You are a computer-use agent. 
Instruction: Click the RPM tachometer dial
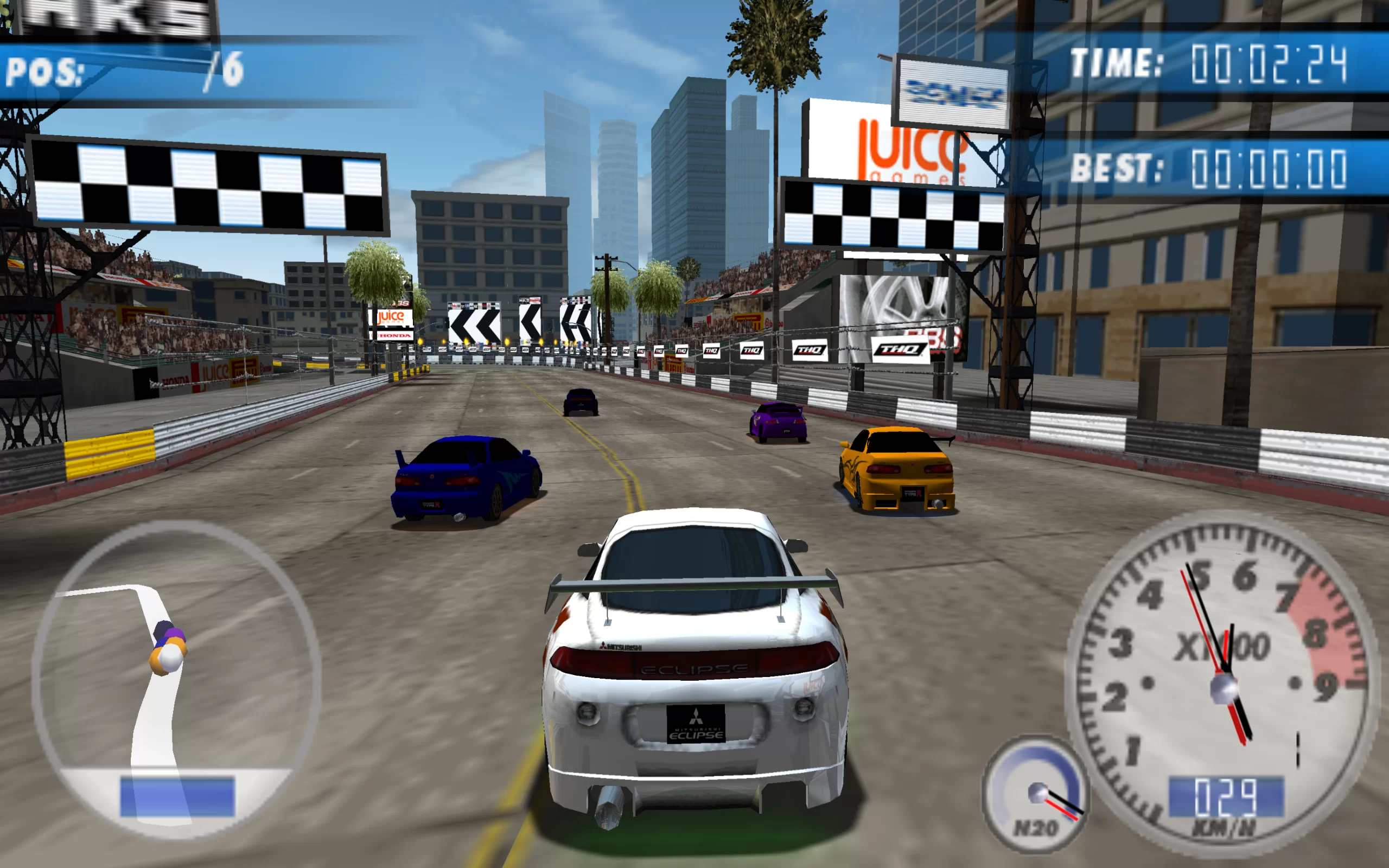[1222, 678]
